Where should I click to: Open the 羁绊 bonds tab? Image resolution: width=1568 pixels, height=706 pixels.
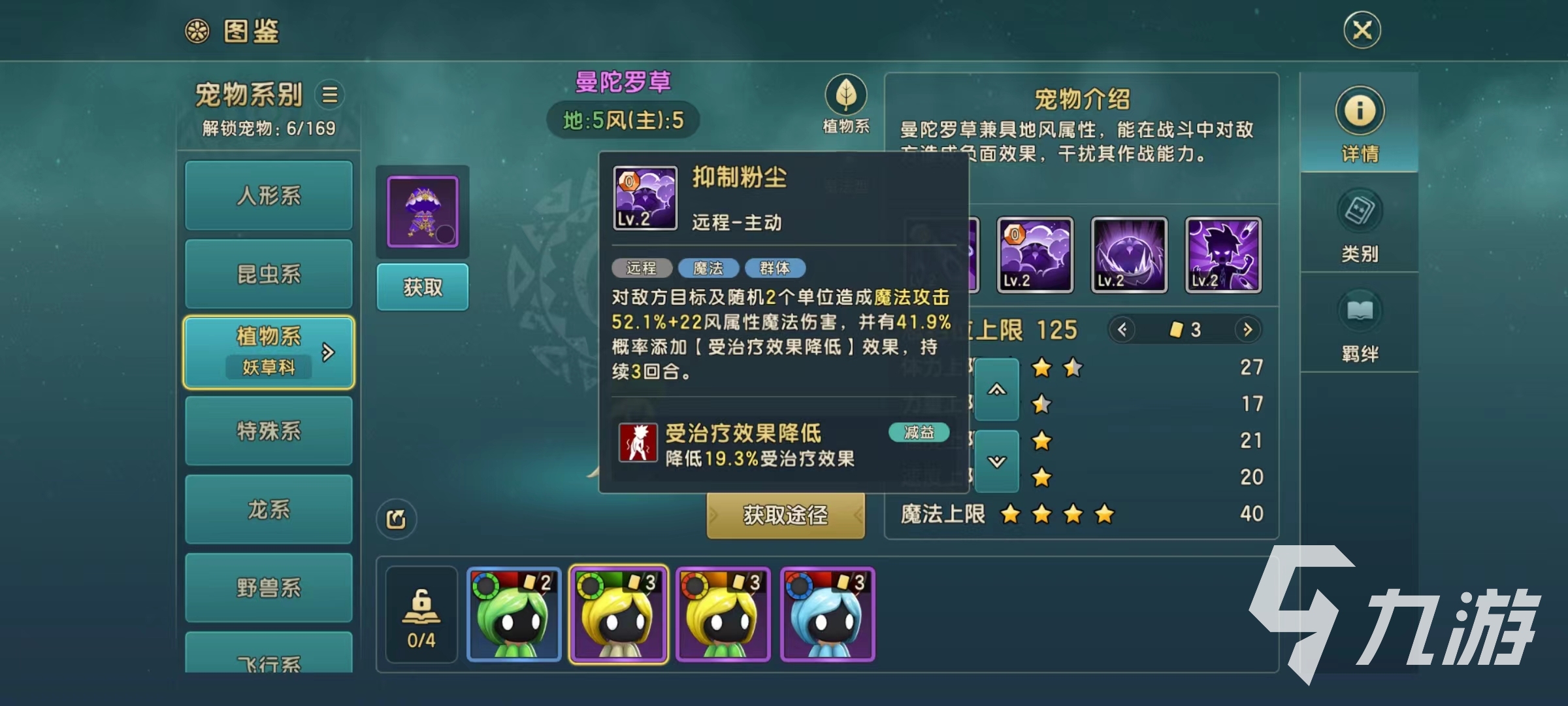[1360, 326]
